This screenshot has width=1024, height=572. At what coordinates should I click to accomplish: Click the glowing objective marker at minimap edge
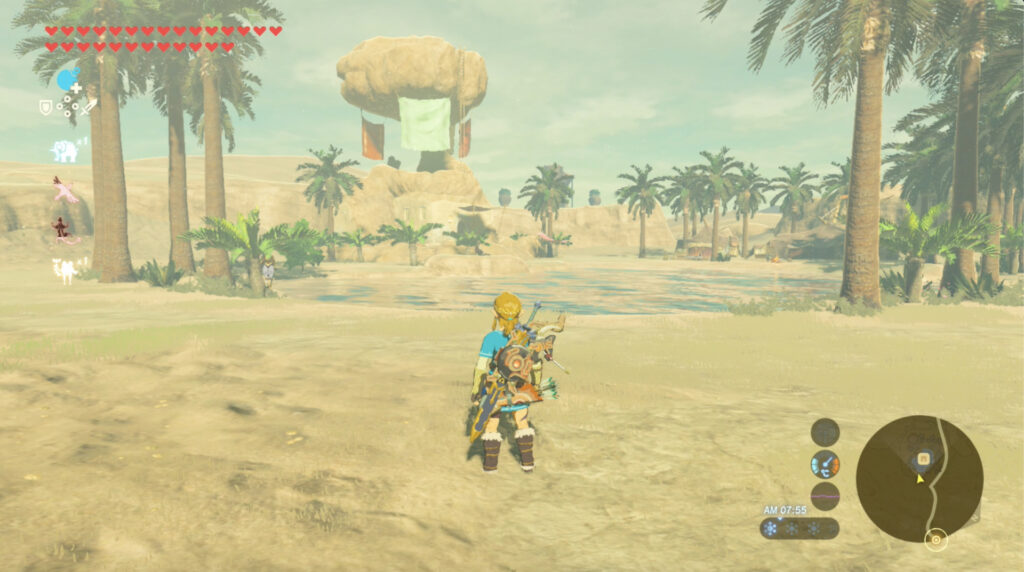[x=936, y=540]
